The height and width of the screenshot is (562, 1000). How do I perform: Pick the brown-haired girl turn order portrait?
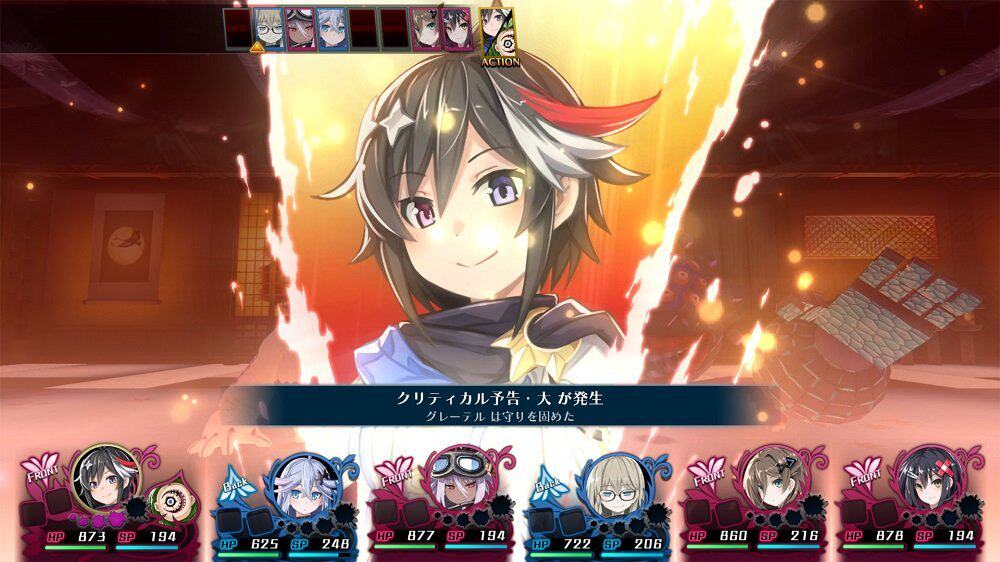[x=424, y=28]
